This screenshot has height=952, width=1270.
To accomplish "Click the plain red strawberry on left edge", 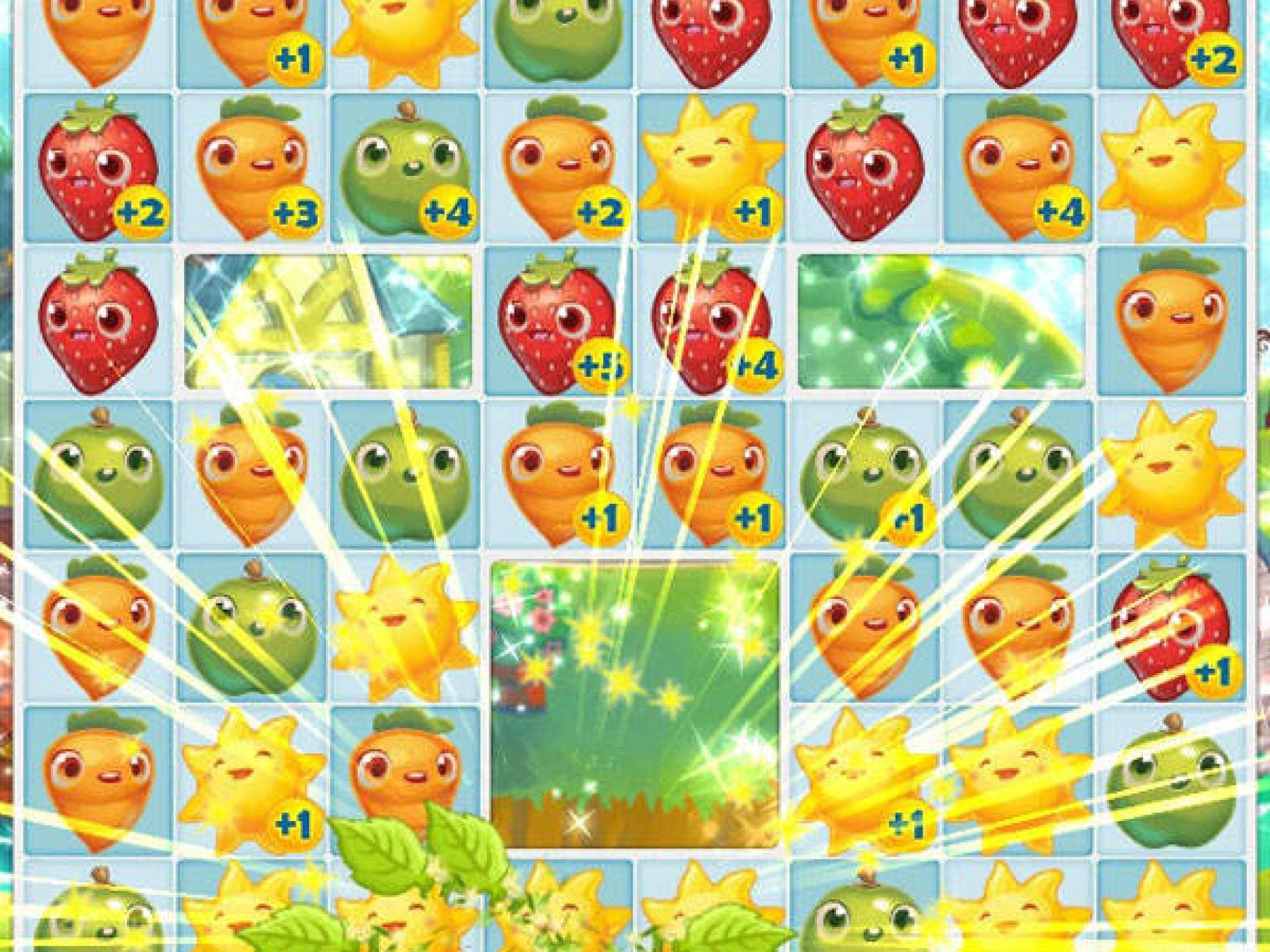I will (x=99, y=324).
